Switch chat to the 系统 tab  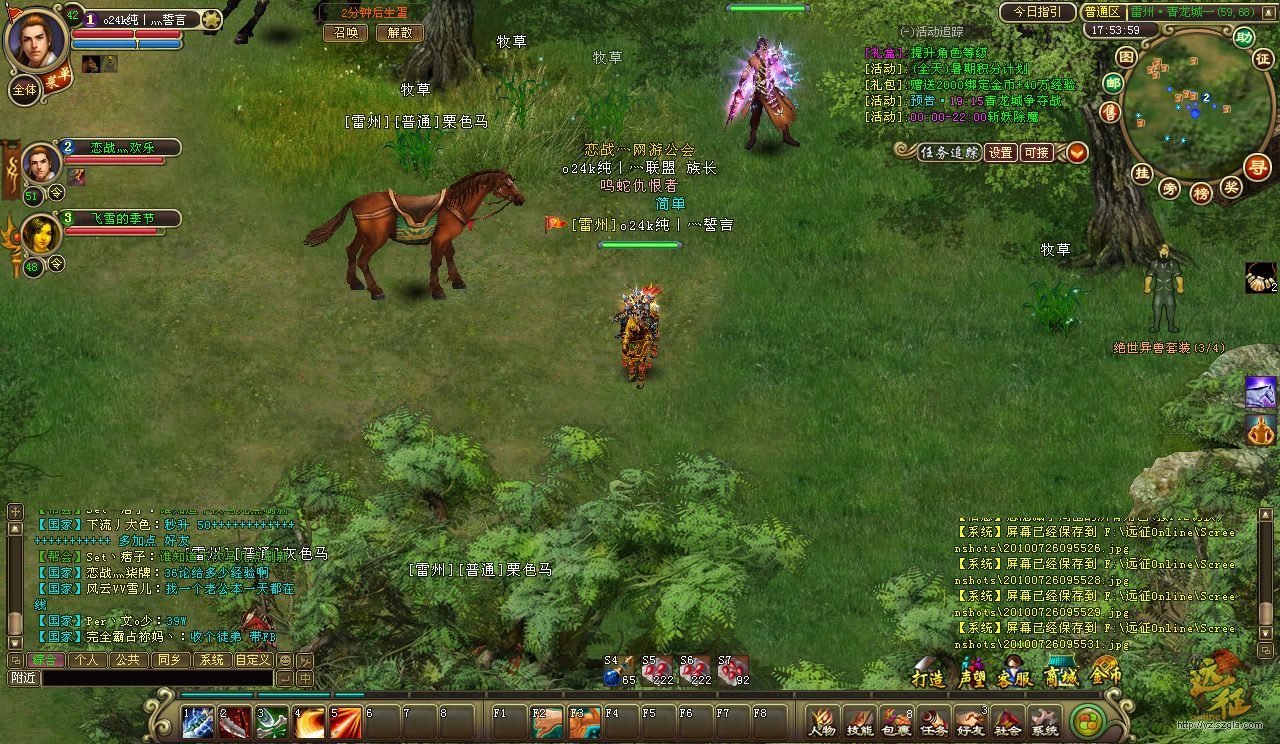[210, 660]
